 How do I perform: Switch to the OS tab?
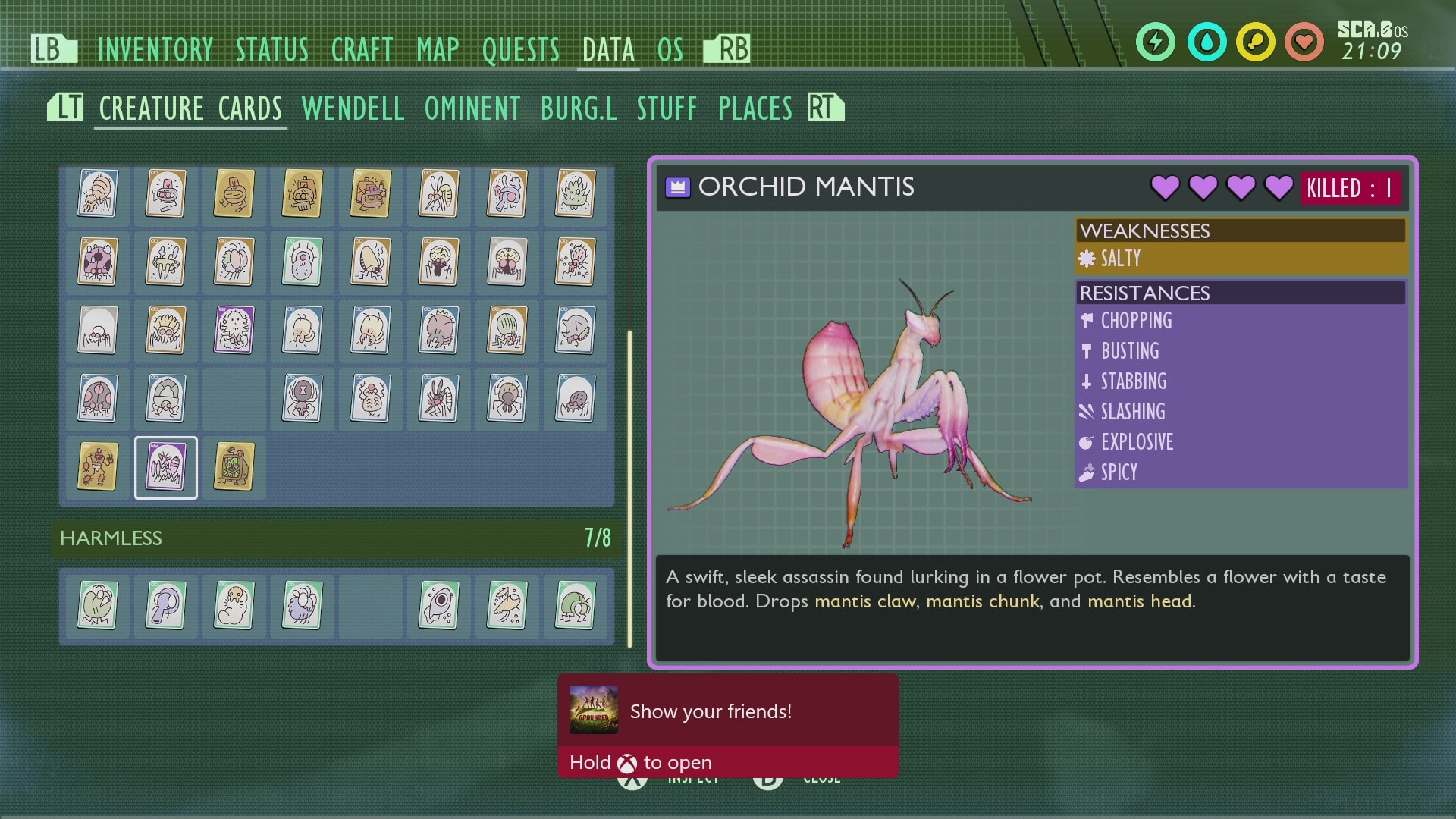click(x=670, y=50)
